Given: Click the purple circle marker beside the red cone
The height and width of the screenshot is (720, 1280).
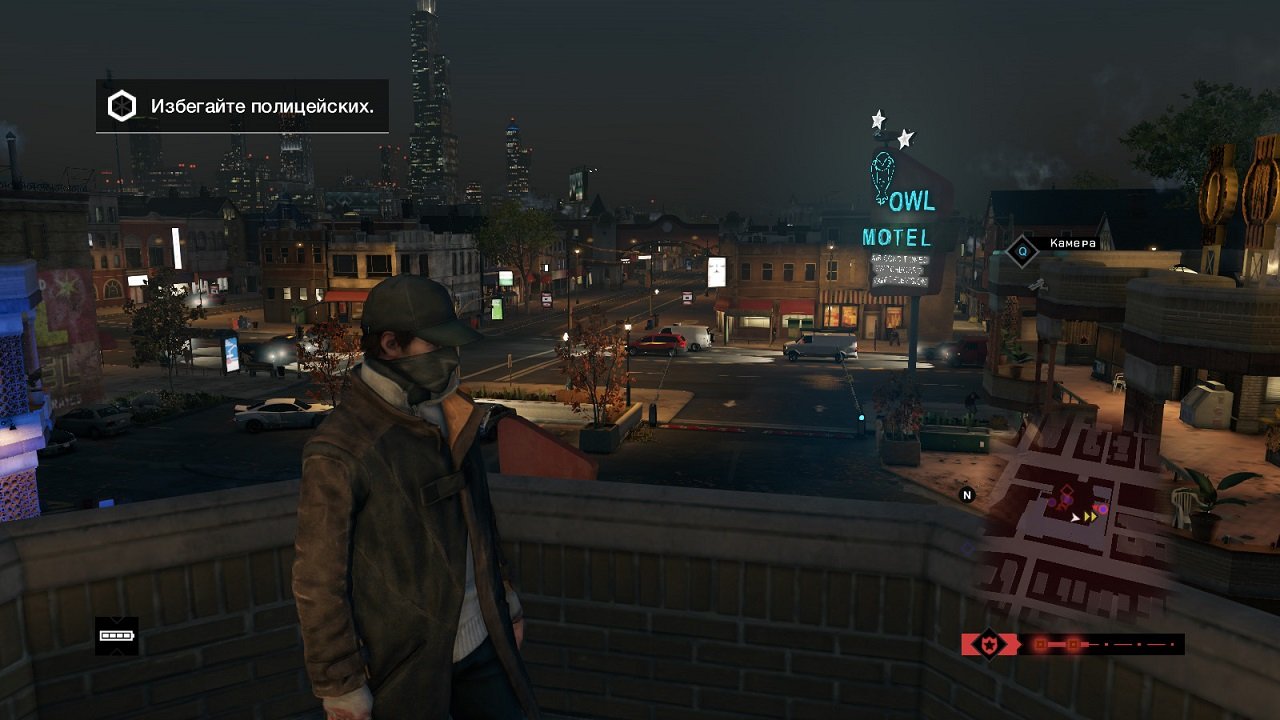Looking at the screenshot, I should pyautogui.click(x=1103, y=509).
